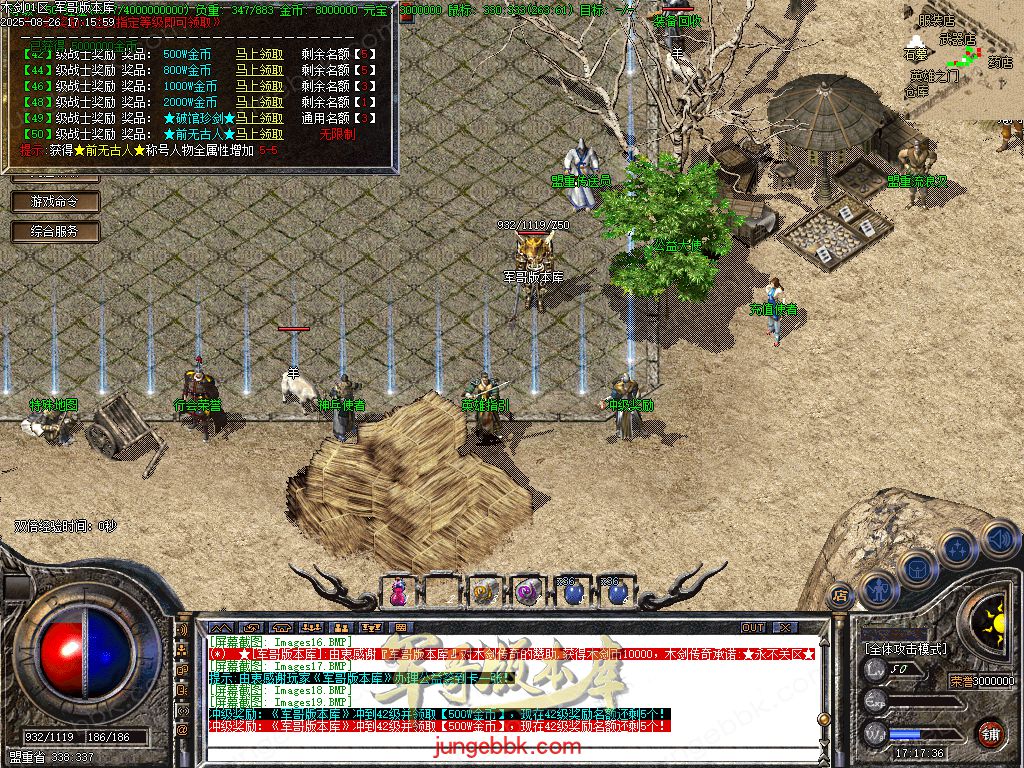Claim the level 46 warrior 1000W gold reward

[259, 86]
